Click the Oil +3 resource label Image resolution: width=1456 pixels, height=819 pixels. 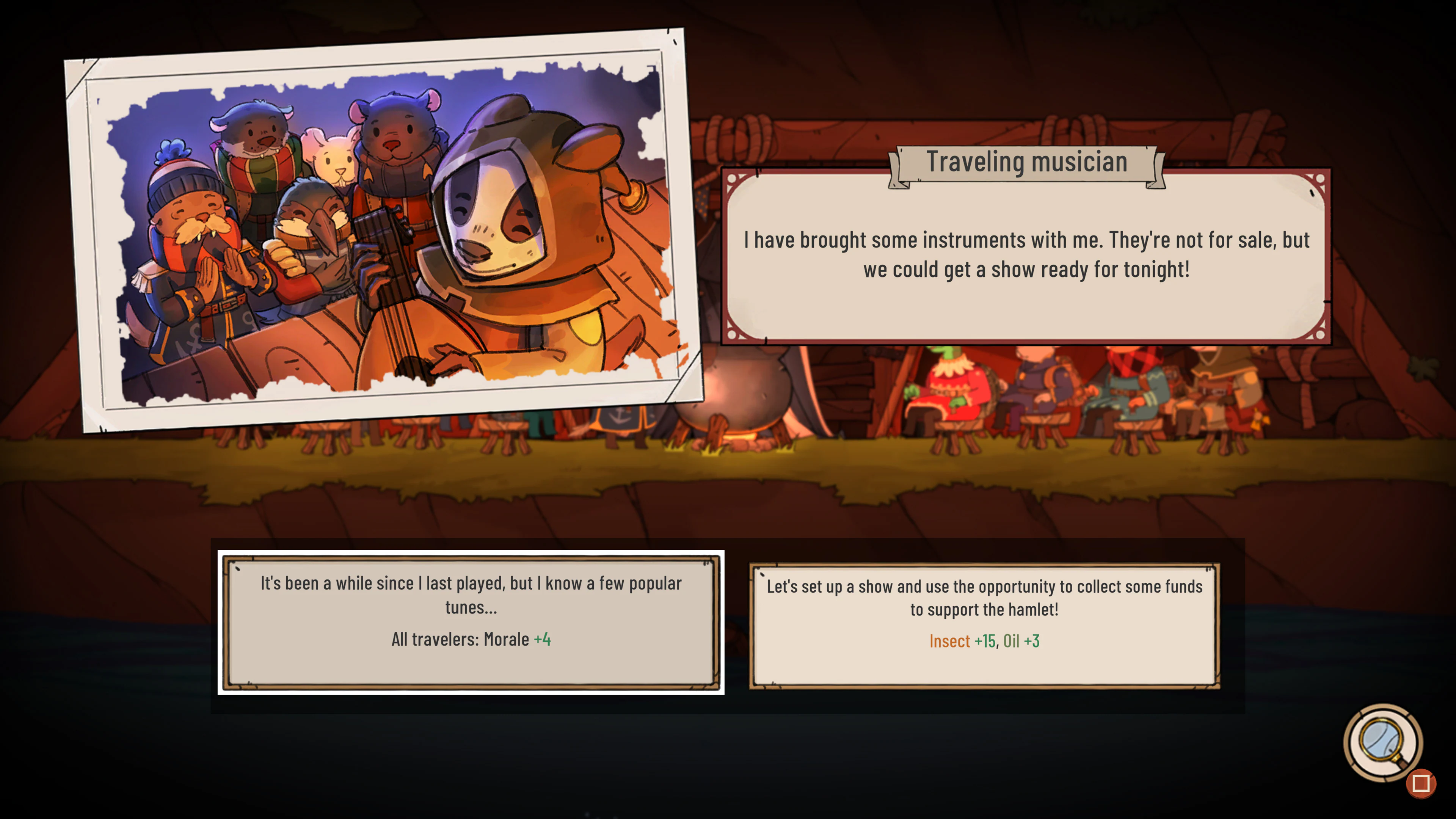pos(1023,642)
